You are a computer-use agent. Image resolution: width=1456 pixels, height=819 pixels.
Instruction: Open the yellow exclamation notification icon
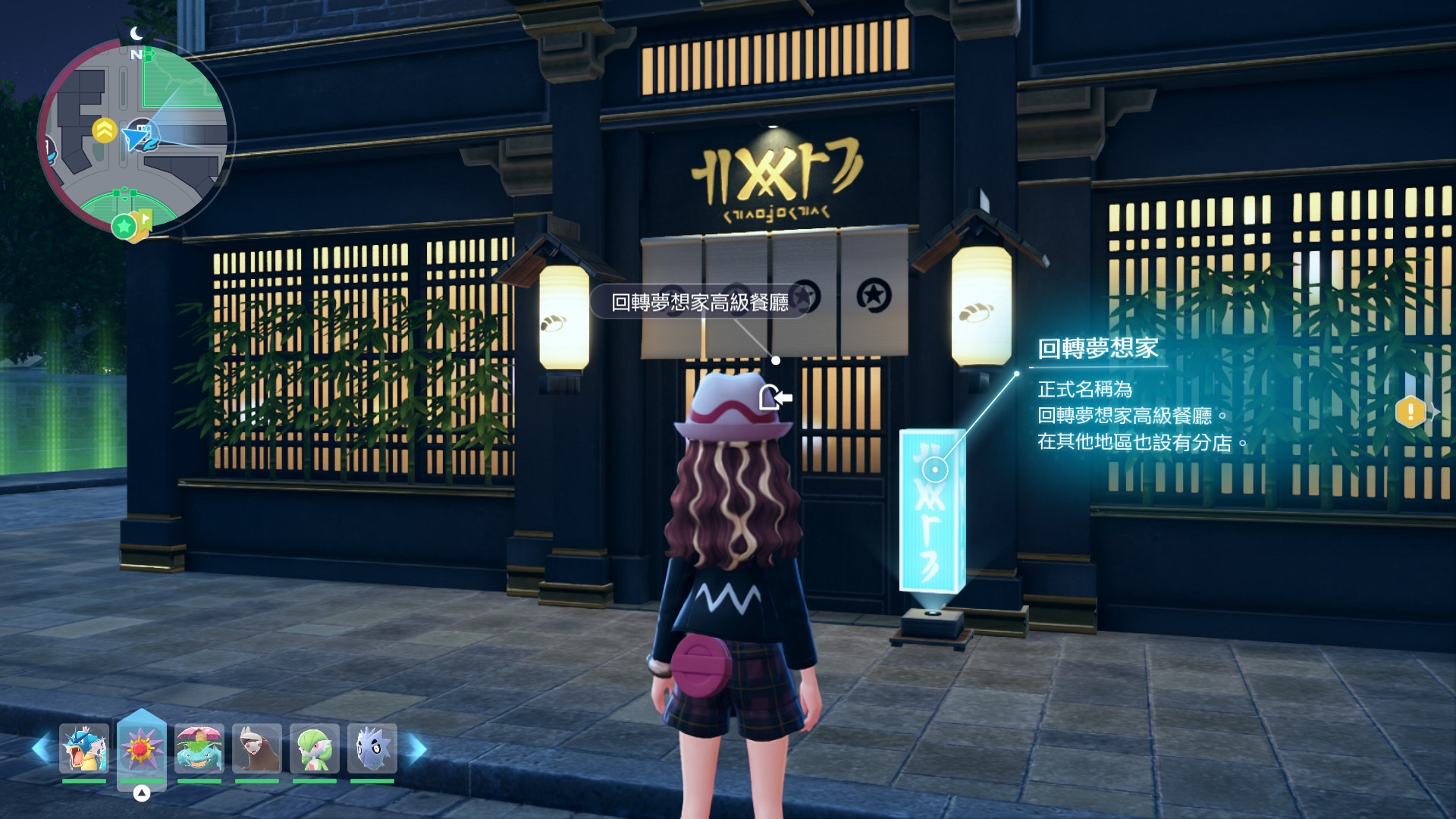pos(1410,412)
